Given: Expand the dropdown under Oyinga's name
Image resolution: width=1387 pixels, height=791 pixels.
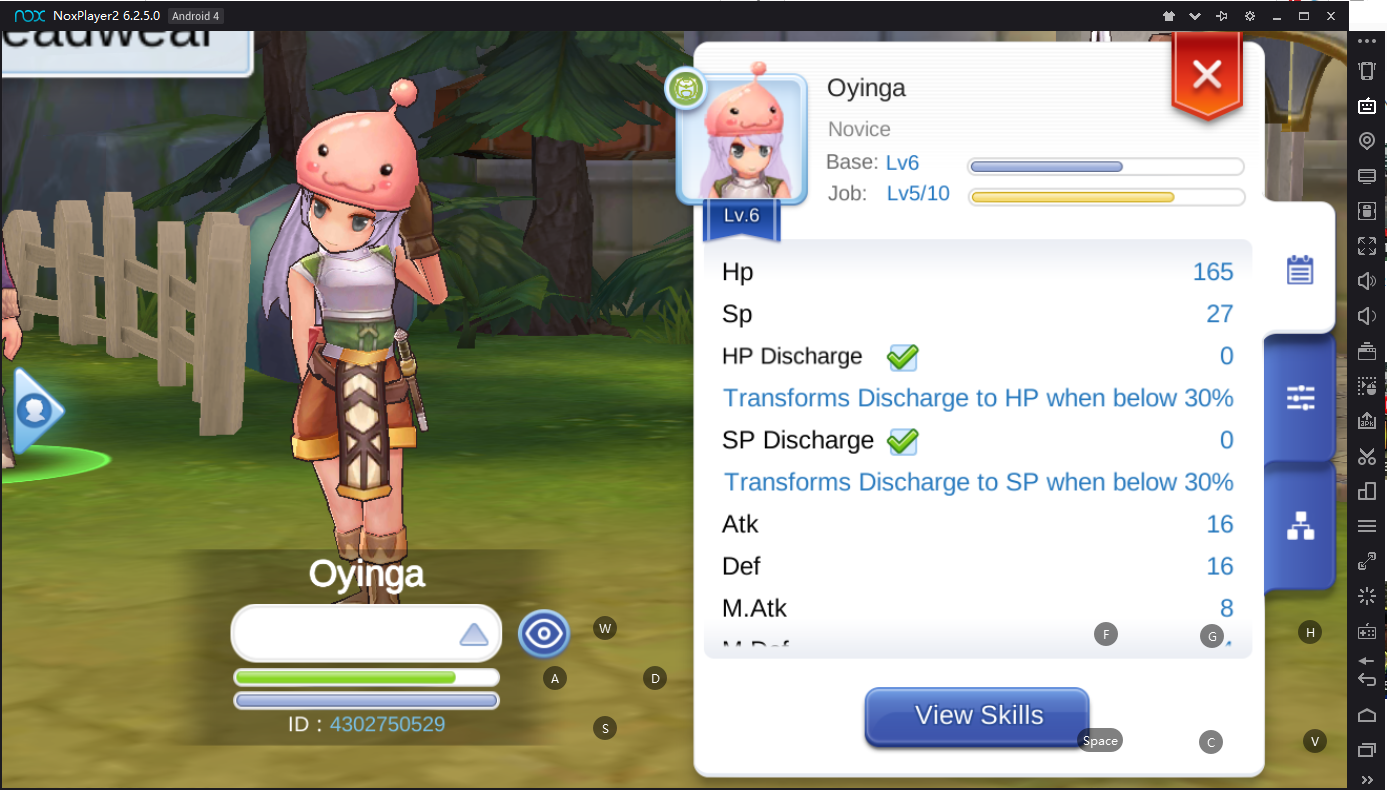Looking at the screenshot, I should (x=473, y=634).
